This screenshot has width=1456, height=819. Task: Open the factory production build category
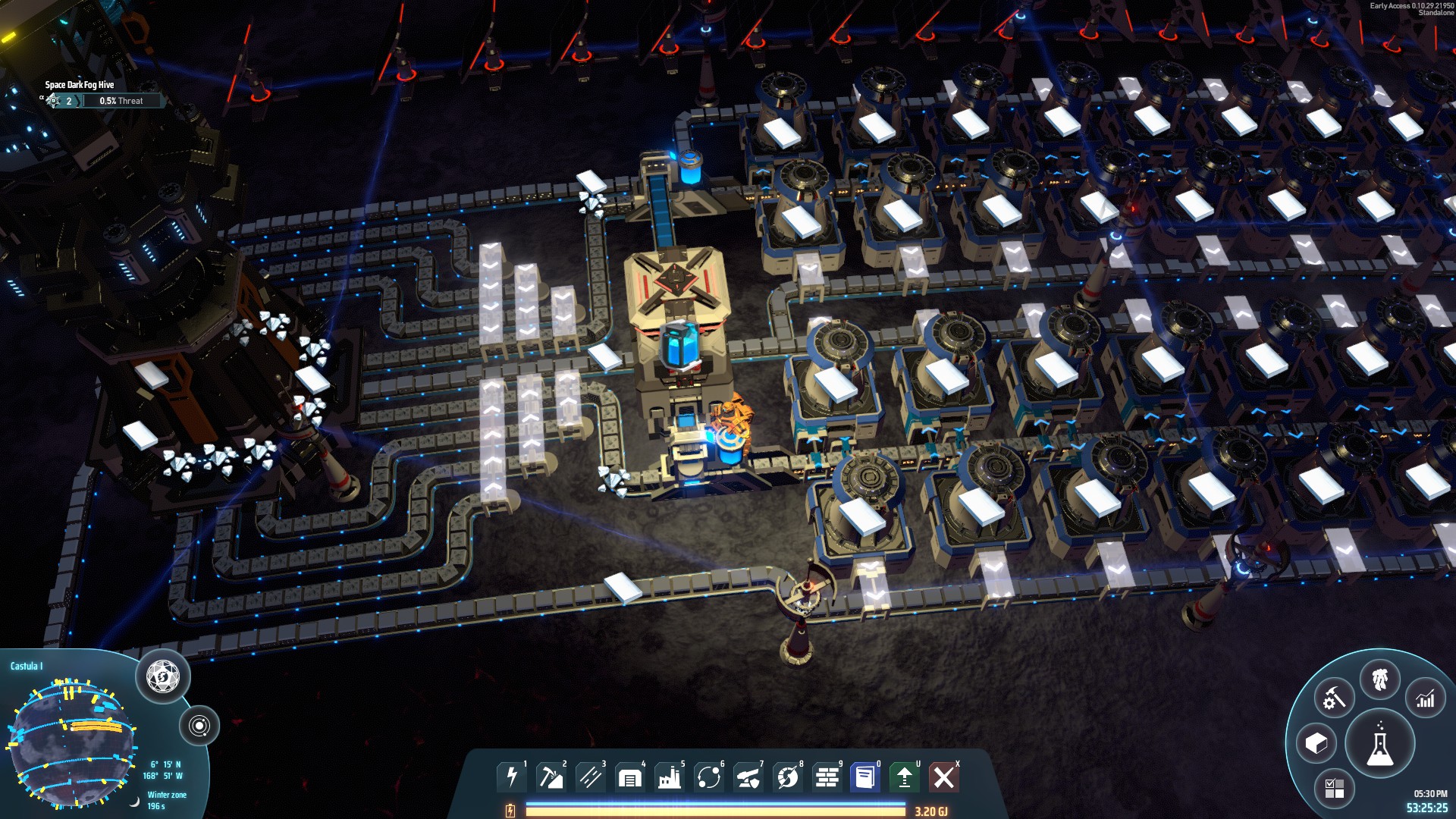670,777
